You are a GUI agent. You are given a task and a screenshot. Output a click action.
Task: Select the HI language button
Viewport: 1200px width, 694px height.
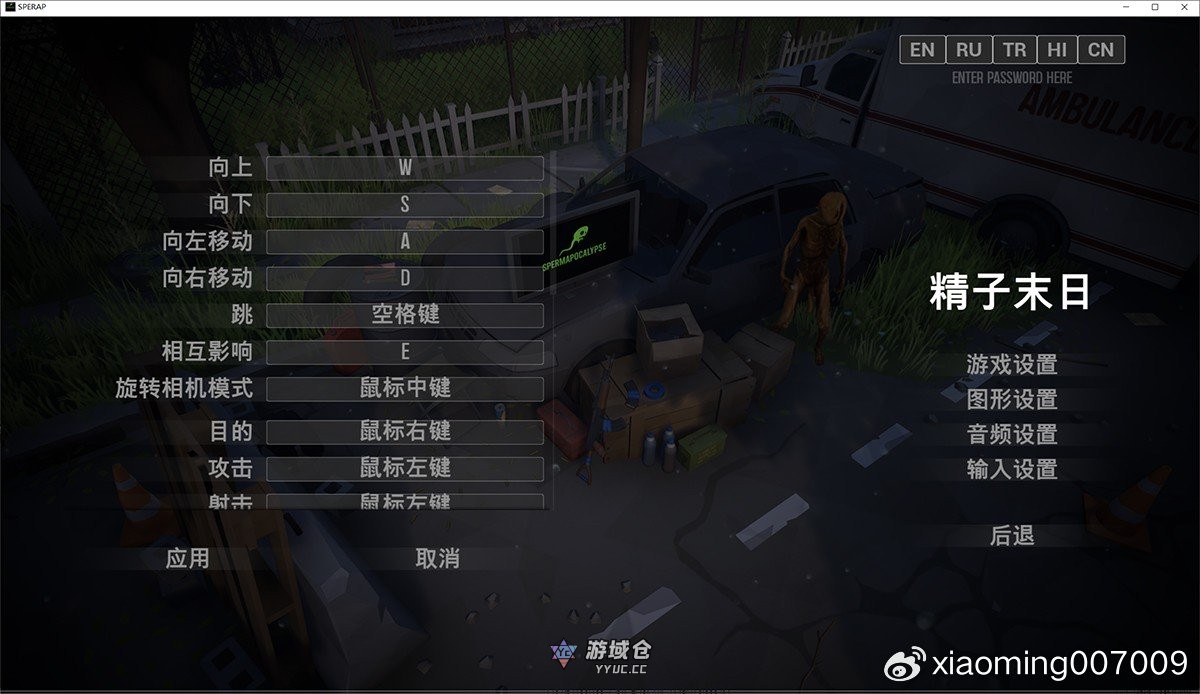coord(1057,50)
